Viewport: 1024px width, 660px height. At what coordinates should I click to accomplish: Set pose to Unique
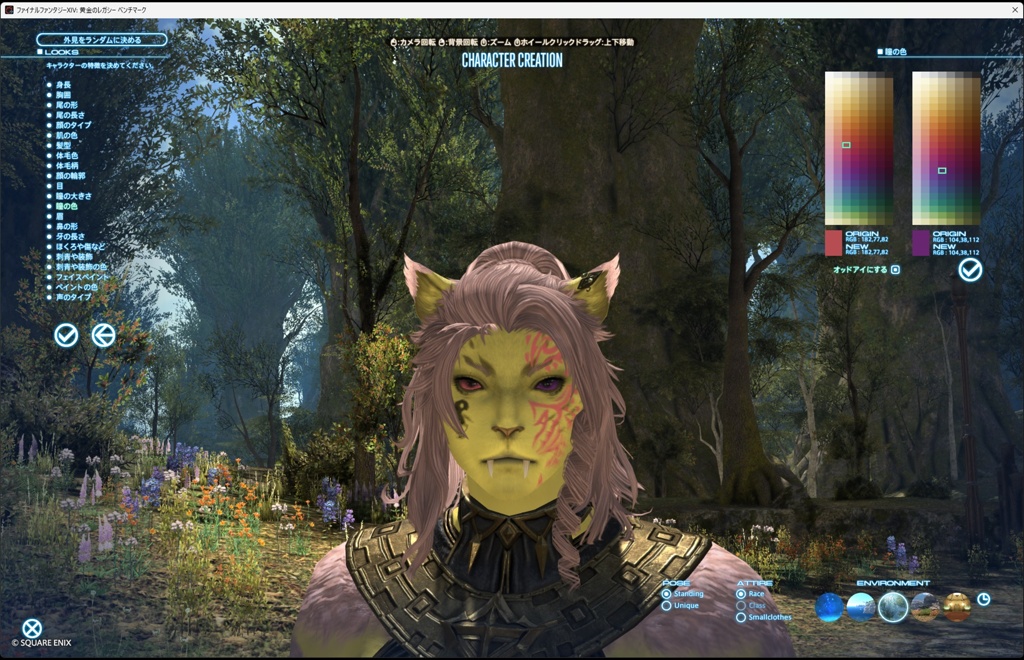[x=667, y=606]
